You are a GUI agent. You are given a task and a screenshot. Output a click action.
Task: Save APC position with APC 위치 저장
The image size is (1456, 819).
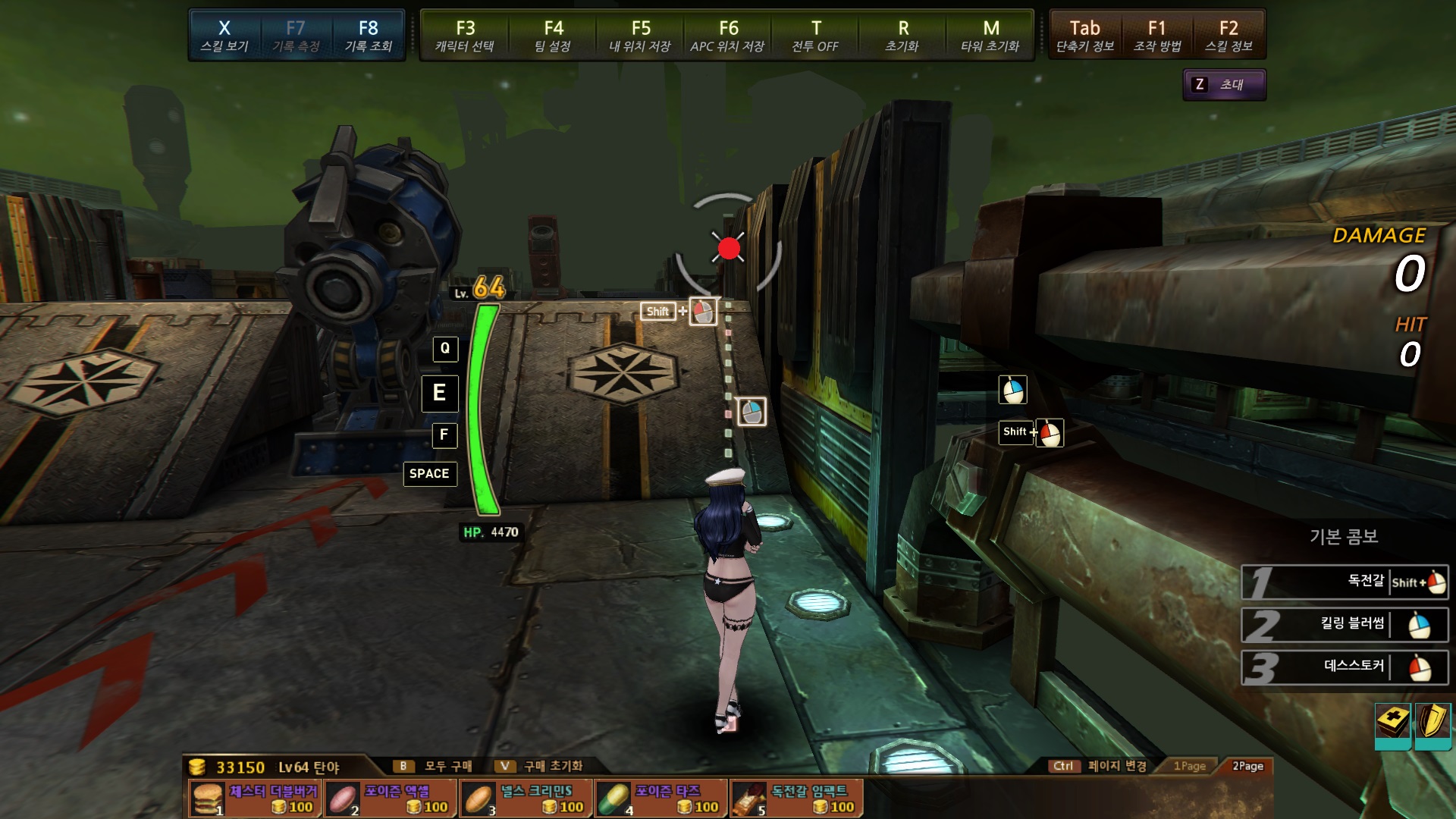[727, 36]
